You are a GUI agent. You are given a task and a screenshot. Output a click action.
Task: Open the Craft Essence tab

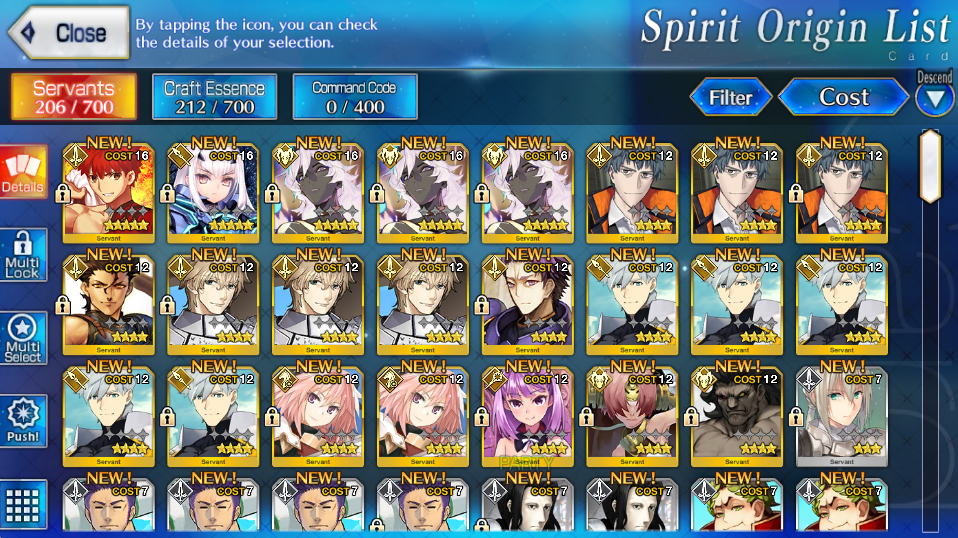[x=214, y=97]
